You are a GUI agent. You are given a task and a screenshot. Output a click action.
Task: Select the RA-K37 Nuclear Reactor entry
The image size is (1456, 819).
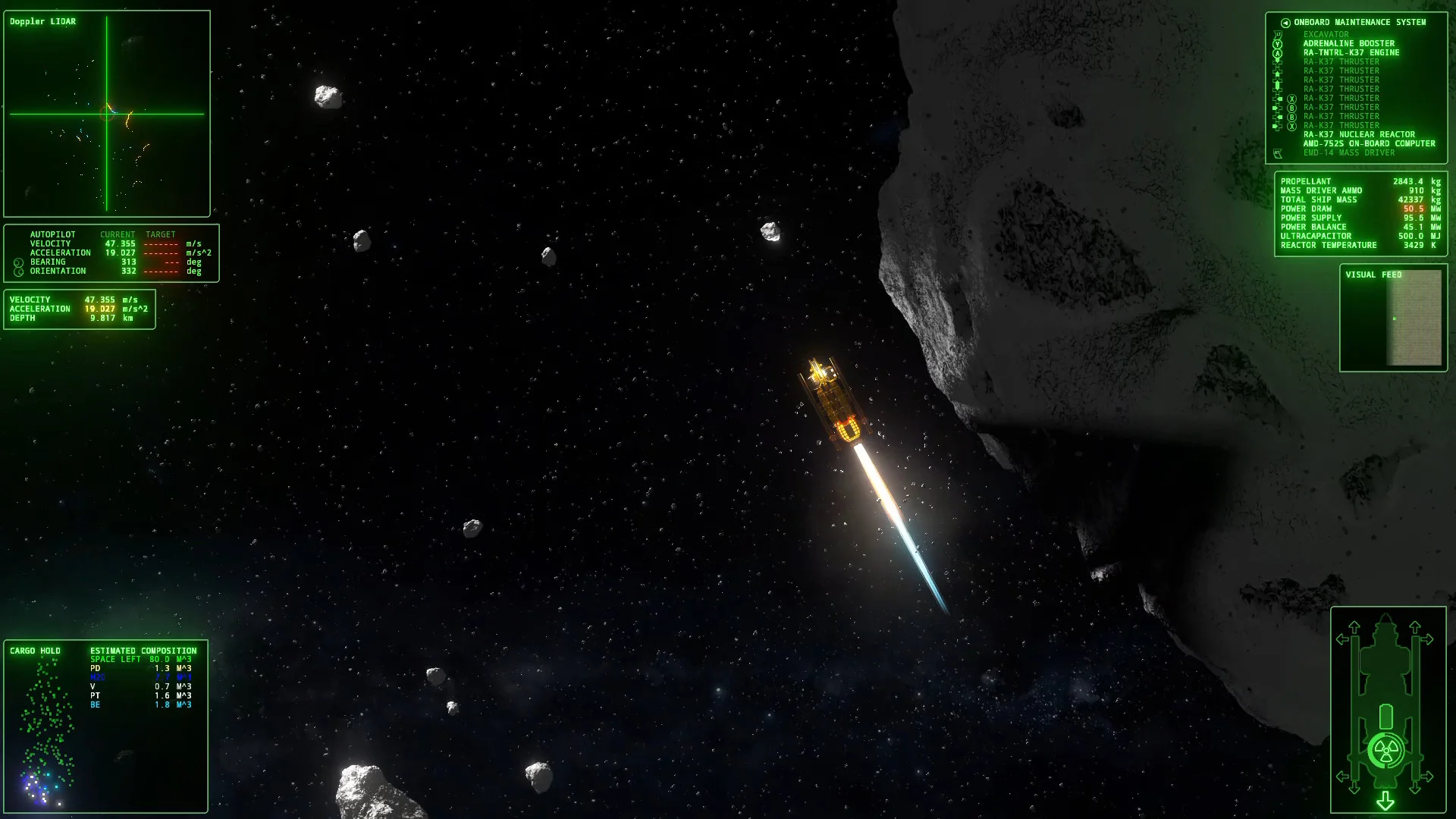(1359, 134)
